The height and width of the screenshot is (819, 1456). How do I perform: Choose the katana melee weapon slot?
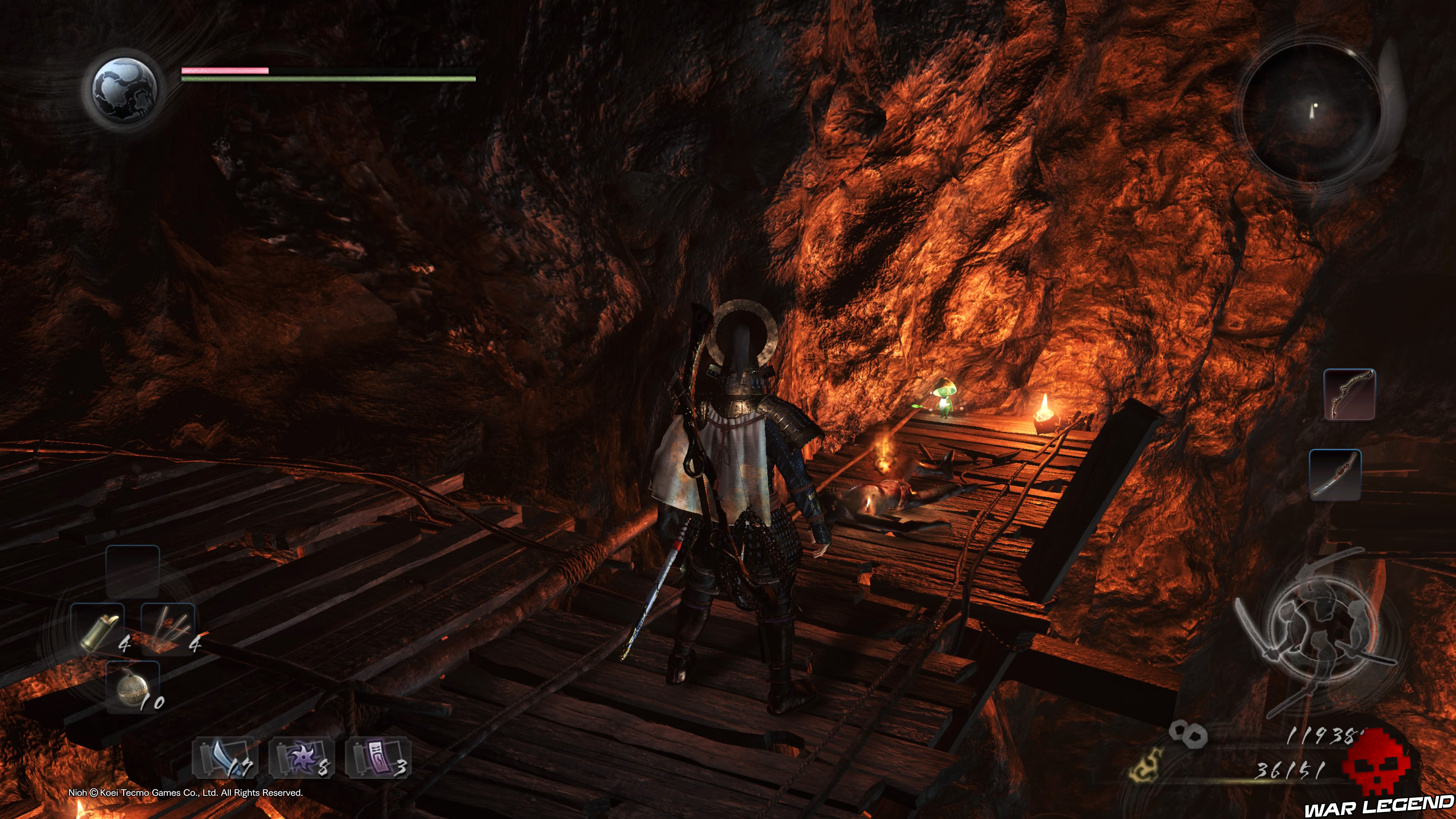(x=1335, y=475)
